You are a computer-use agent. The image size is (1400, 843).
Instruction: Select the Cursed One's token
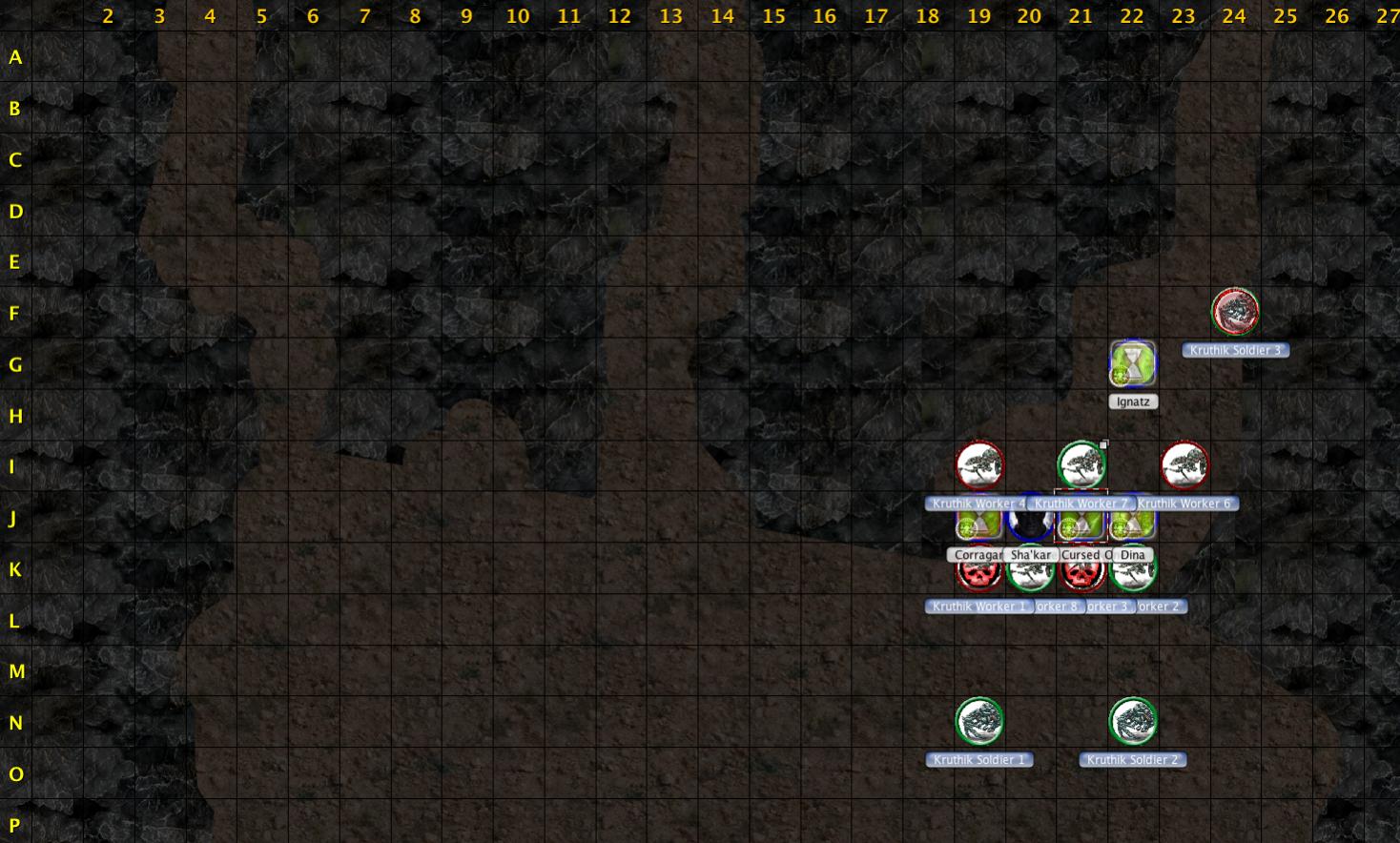(x=1081, y=523)
